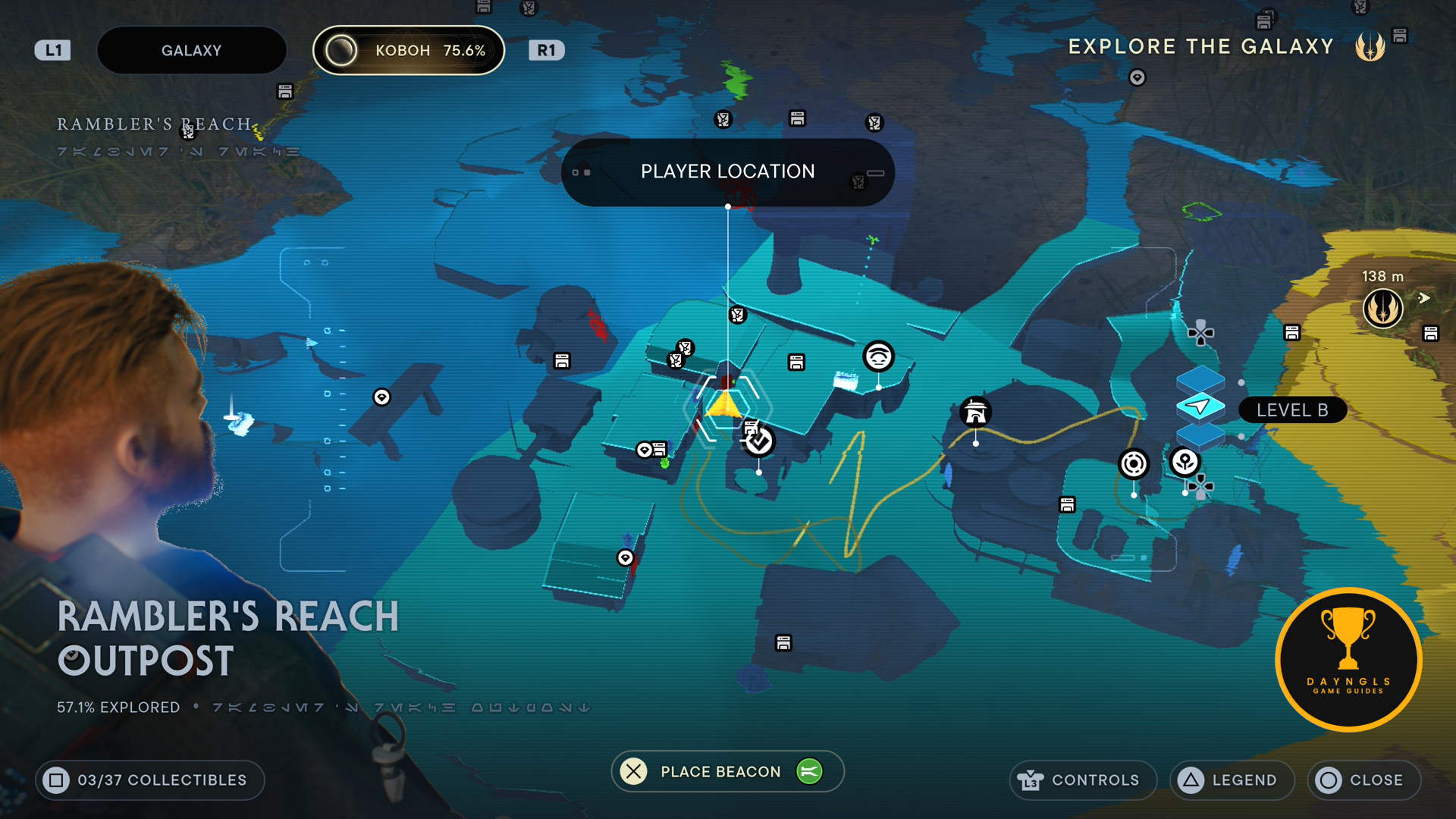1456x819 pixels.
Task: Select the helmeted vendor shop map marker
Action: [x=975, y=412]
